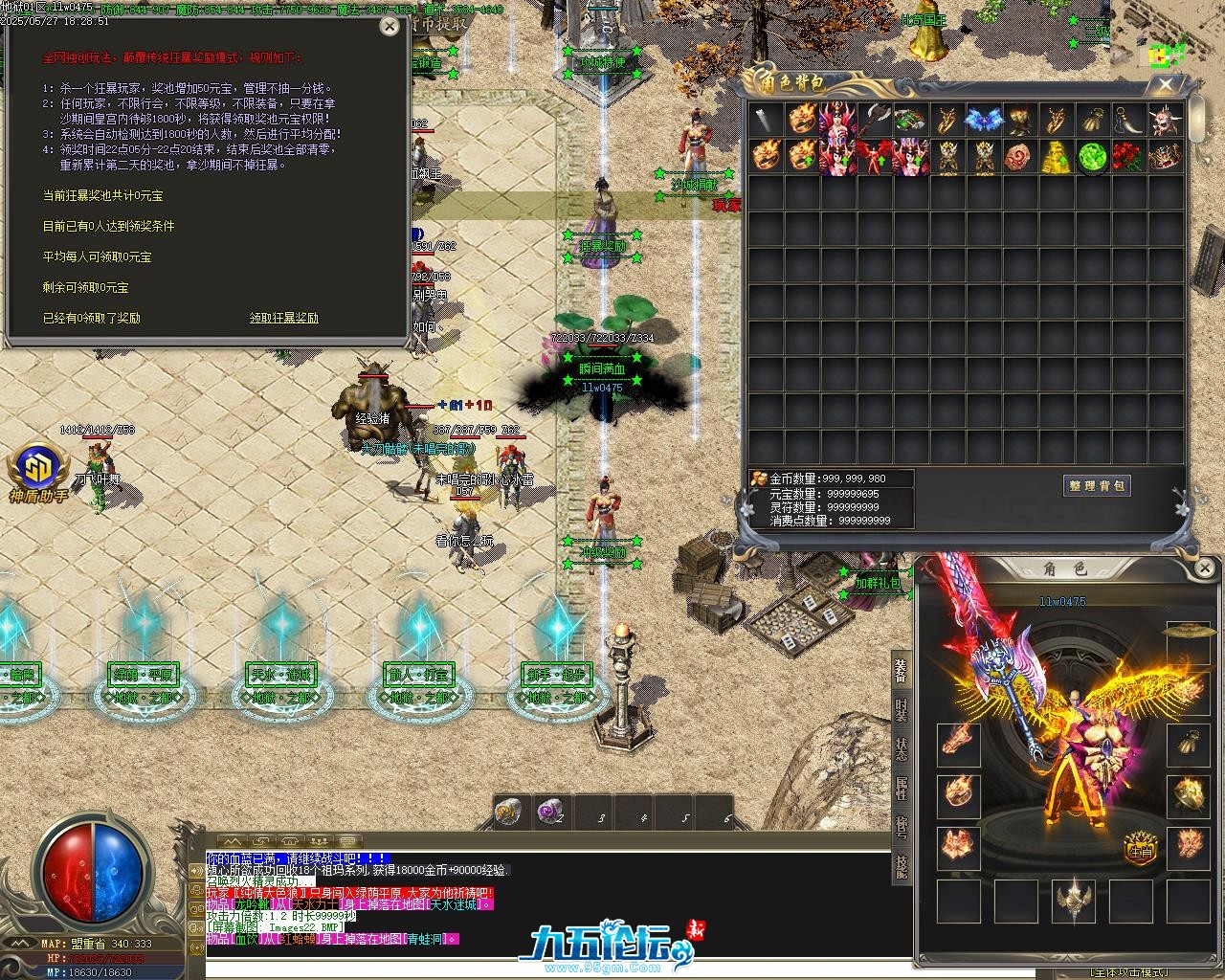
Task: Choose the gold ingot pile item
Action: [x=1056, y=157]
